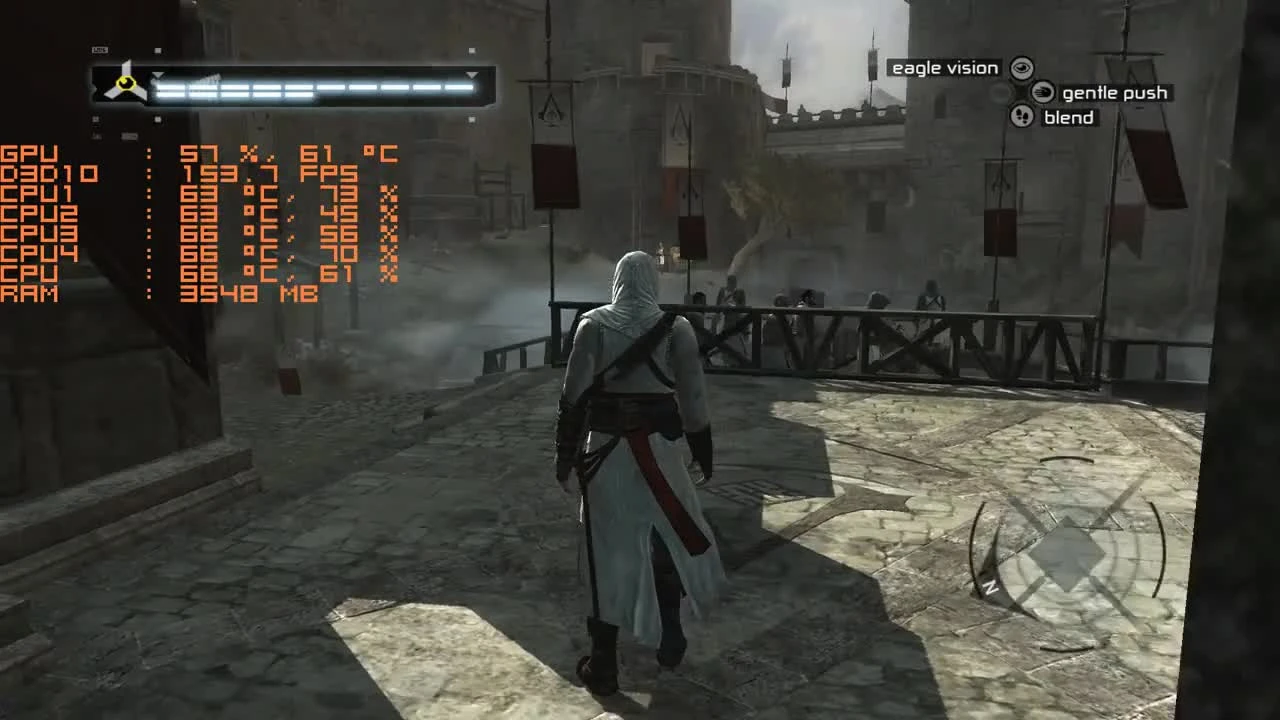Select the eagle vision text label

click(944, 68)
